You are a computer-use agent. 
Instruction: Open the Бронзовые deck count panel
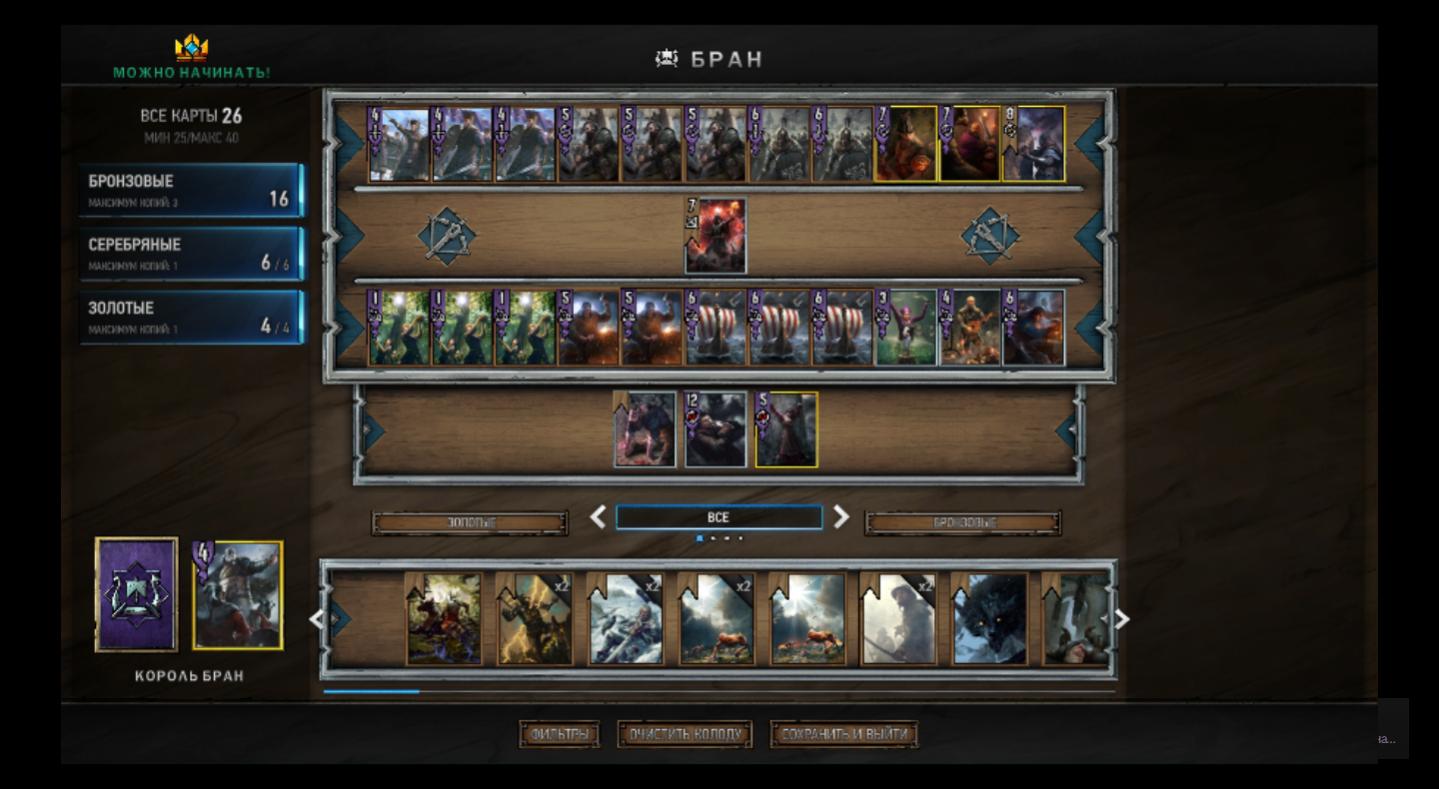tap(190, 190)
